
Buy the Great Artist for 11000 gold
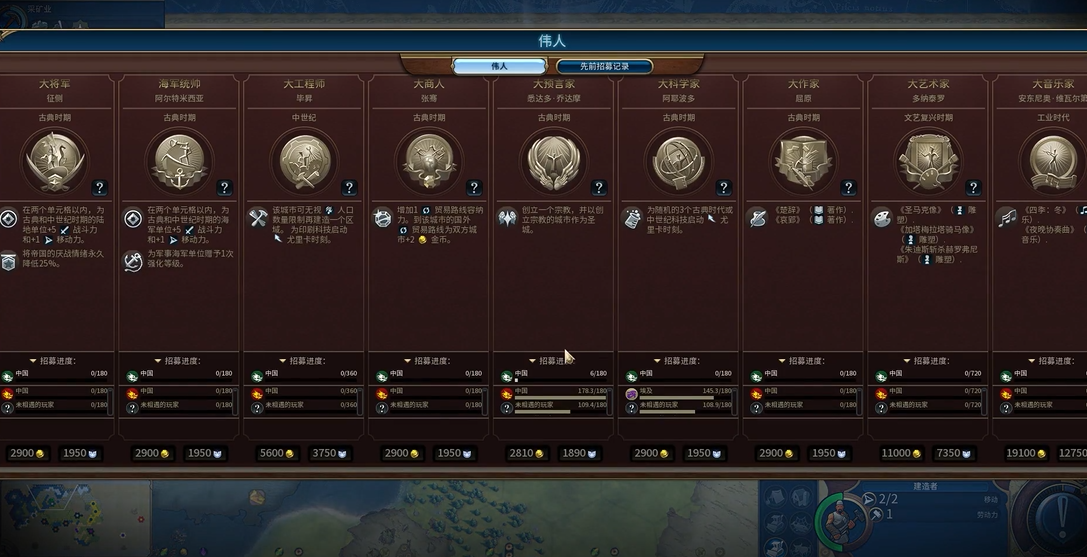point(899,453)
